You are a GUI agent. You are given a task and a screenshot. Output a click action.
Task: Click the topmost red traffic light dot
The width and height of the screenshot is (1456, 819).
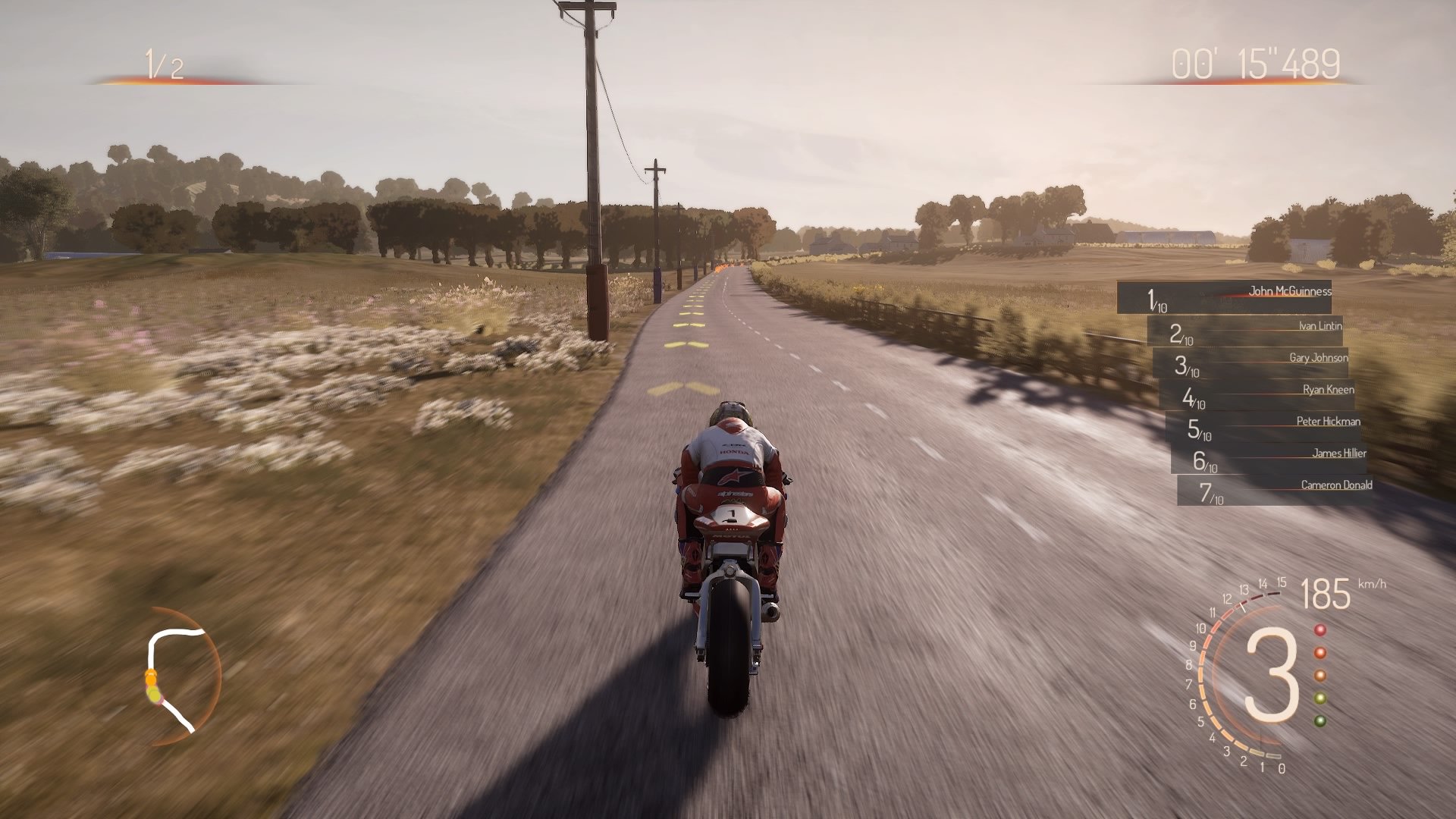click(x=1320, y=630)
